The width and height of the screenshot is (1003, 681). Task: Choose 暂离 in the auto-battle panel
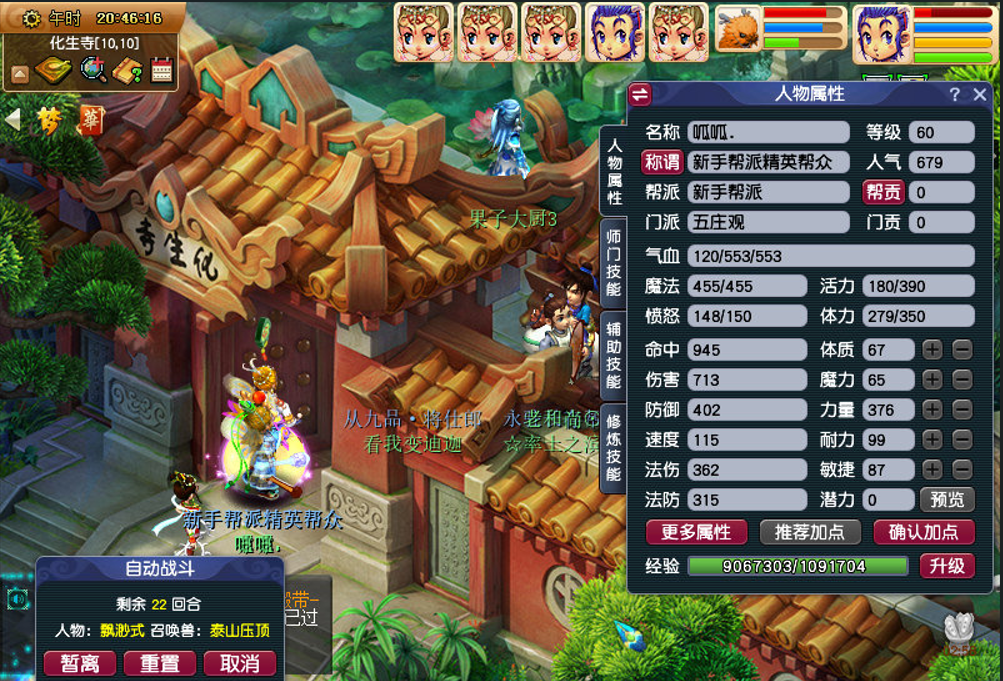[x=79, y=663]
